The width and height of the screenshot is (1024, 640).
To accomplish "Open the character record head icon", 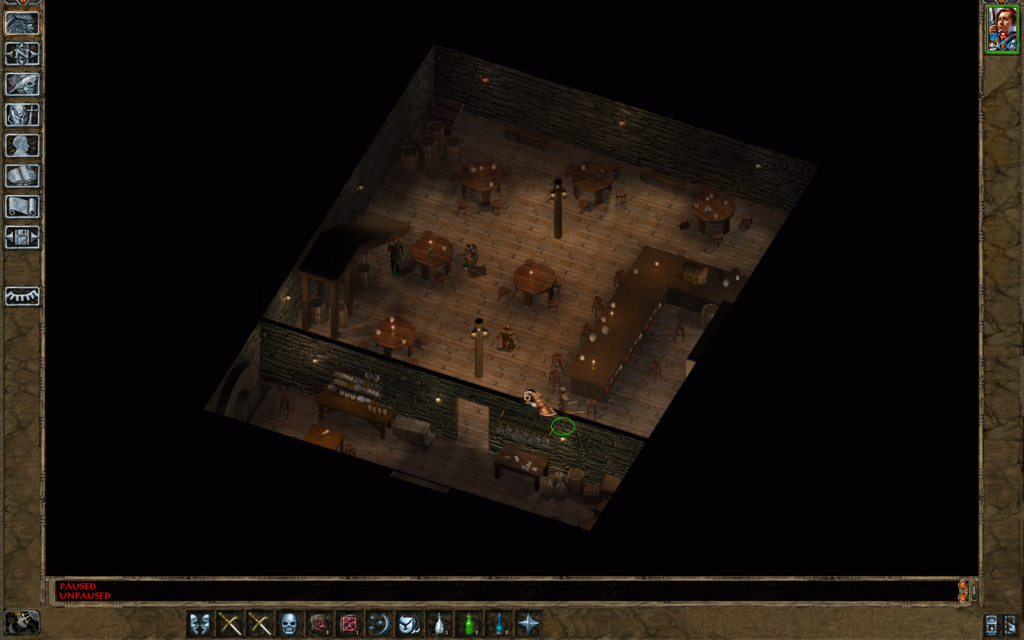I will 22,145.
